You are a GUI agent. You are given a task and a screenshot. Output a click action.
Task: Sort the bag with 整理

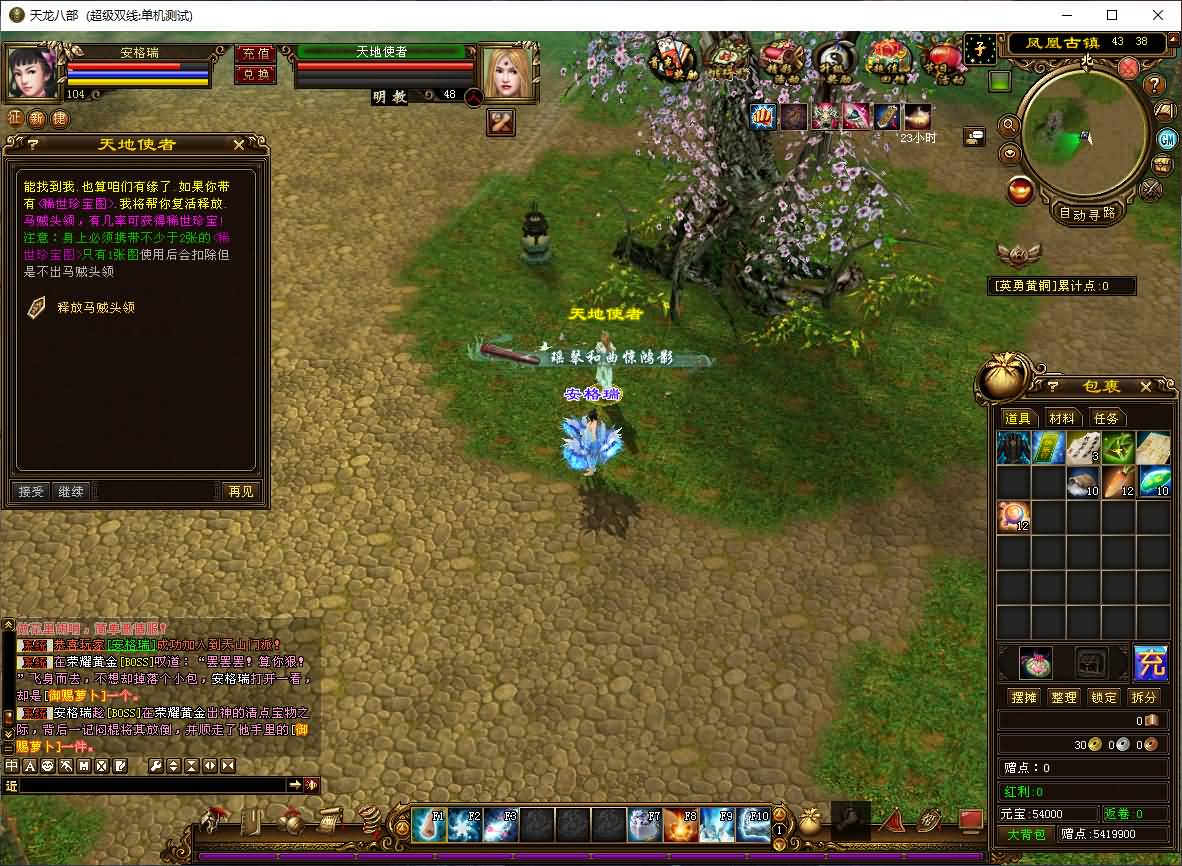click(1064, 697)
